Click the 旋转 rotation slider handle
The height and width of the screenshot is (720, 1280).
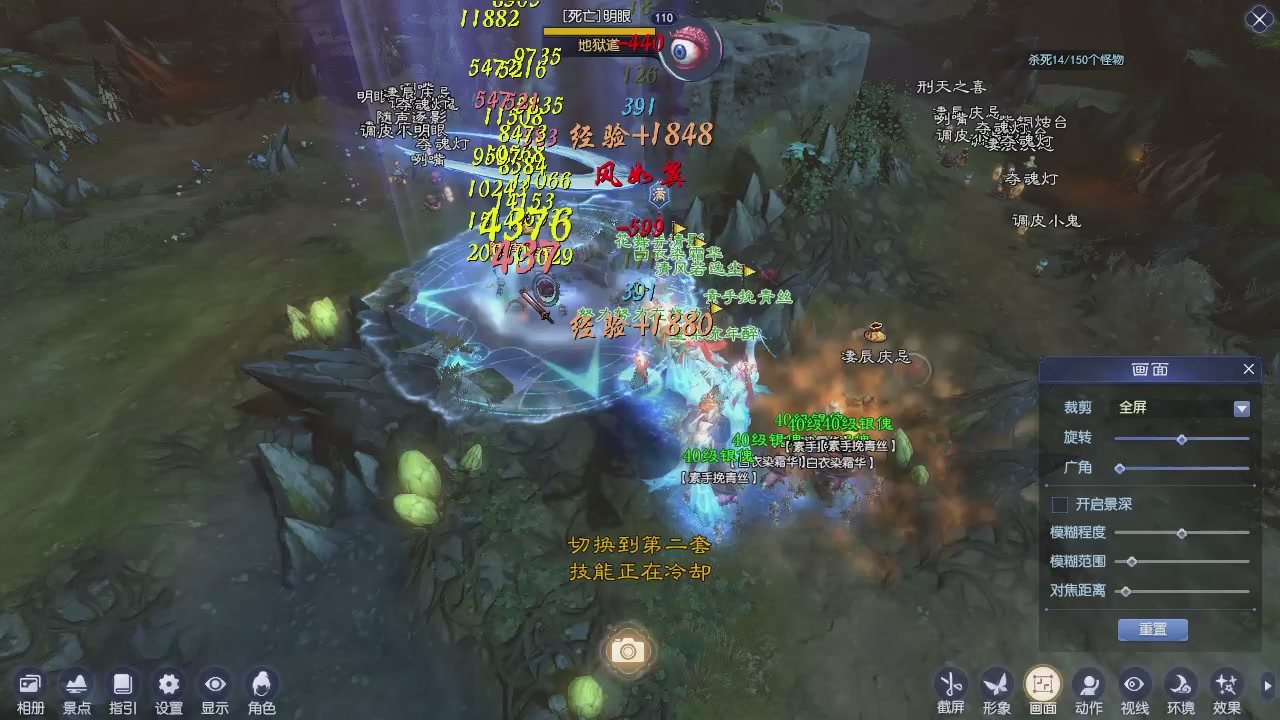(1182, 439)
